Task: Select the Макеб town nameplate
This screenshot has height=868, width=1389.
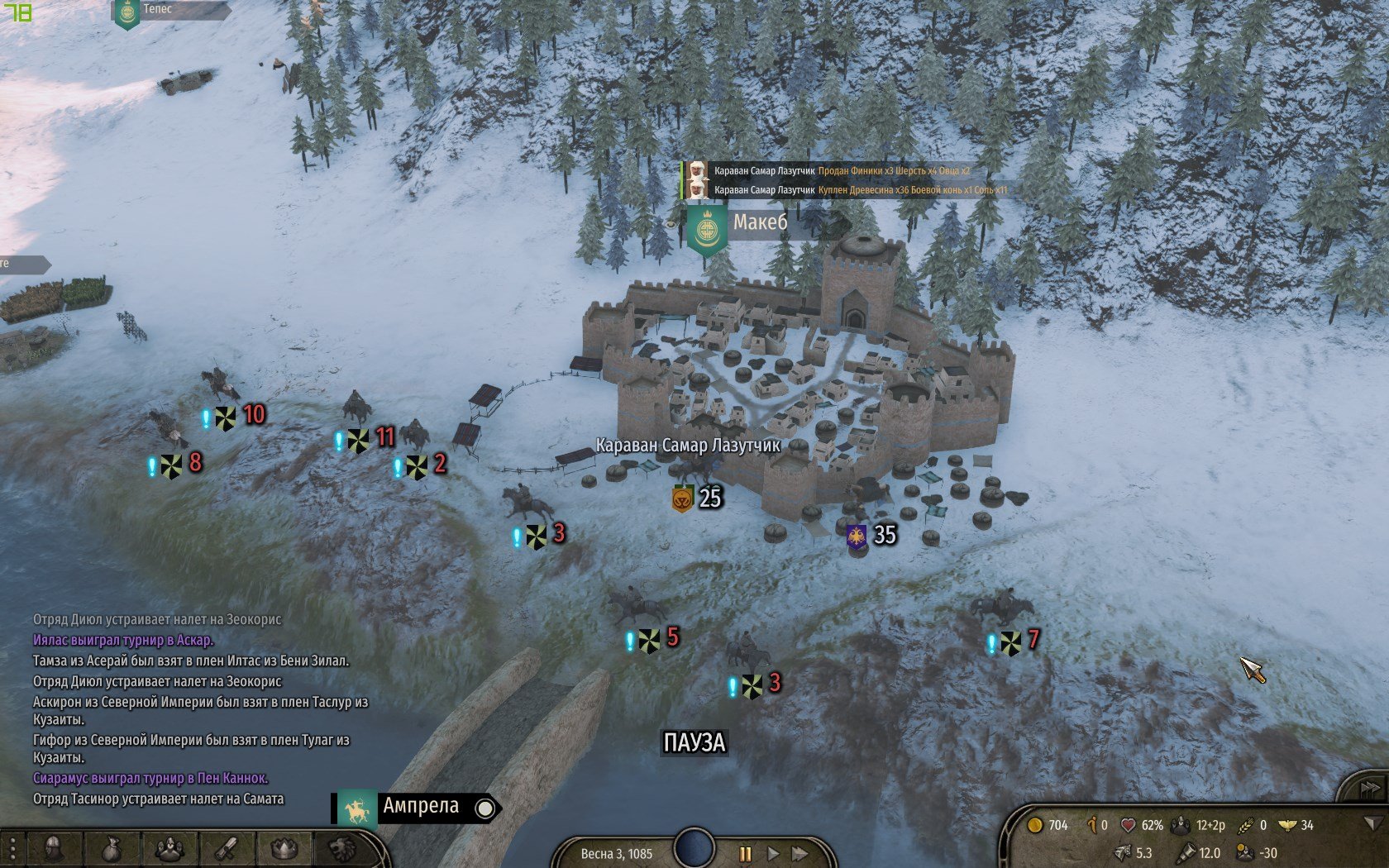Action: coord(759,222)
